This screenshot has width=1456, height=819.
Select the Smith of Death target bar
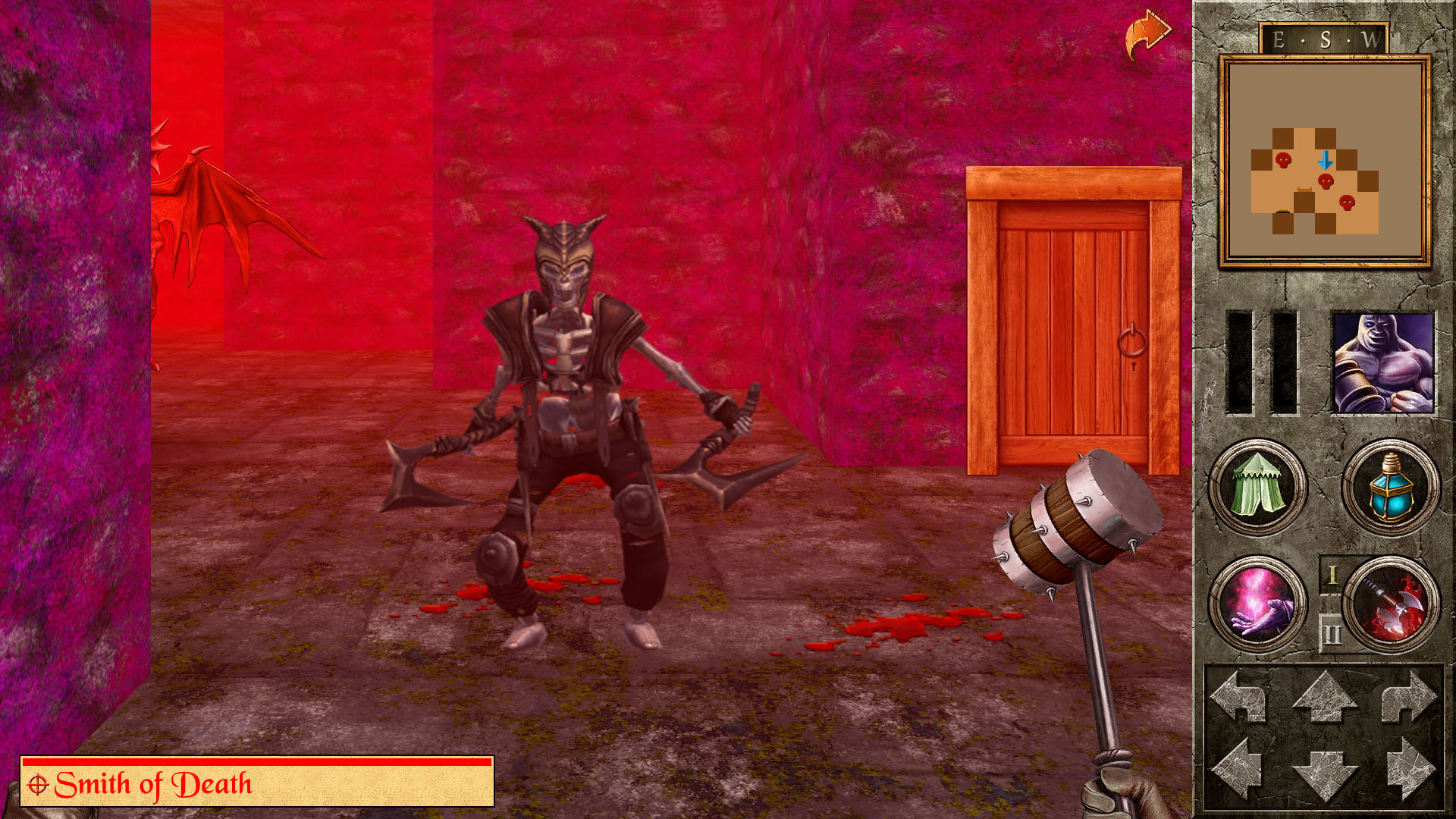pyautogui.click(x=257, y=783)
